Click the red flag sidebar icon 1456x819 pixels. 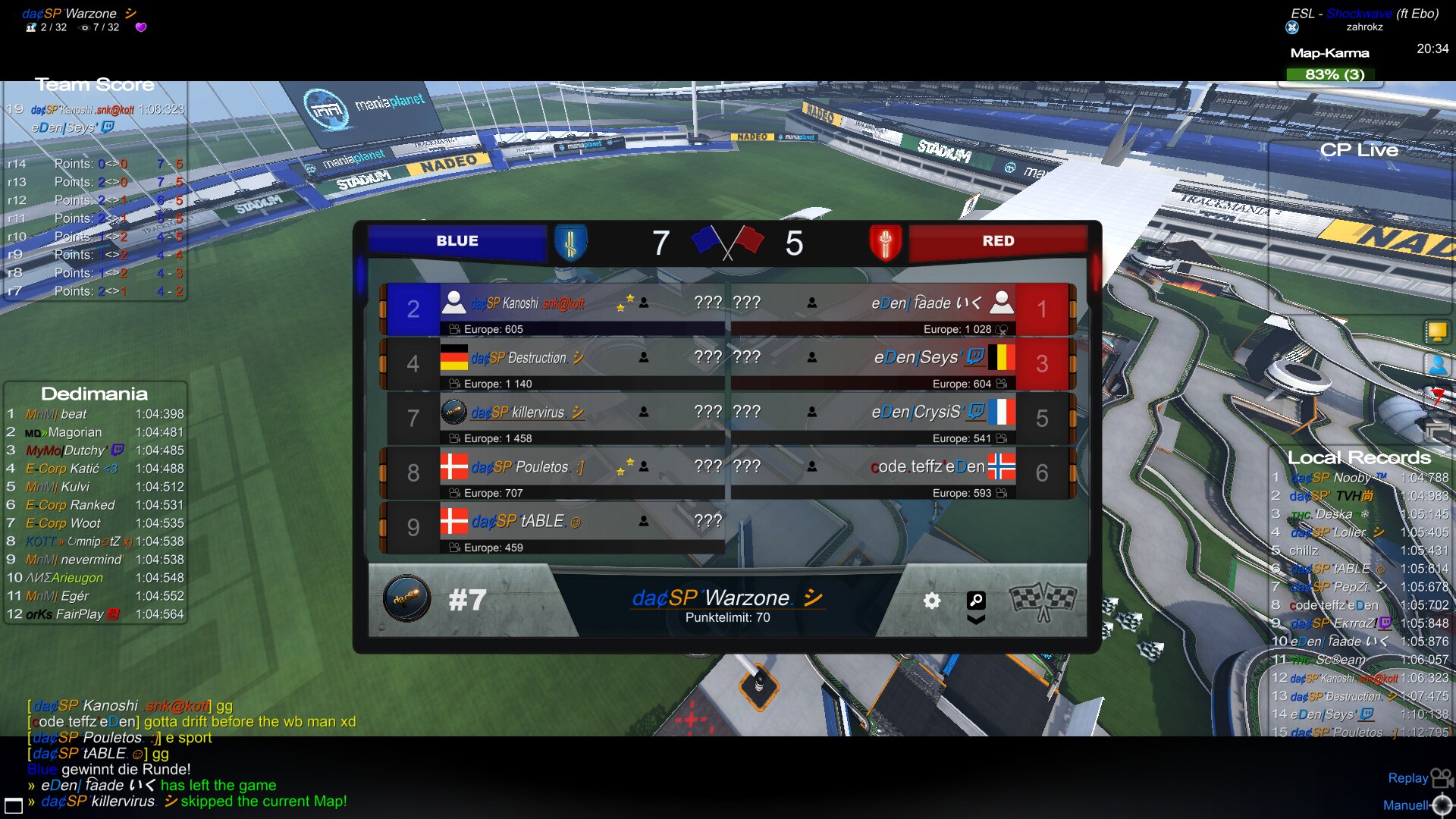(x=1437, y=396)
